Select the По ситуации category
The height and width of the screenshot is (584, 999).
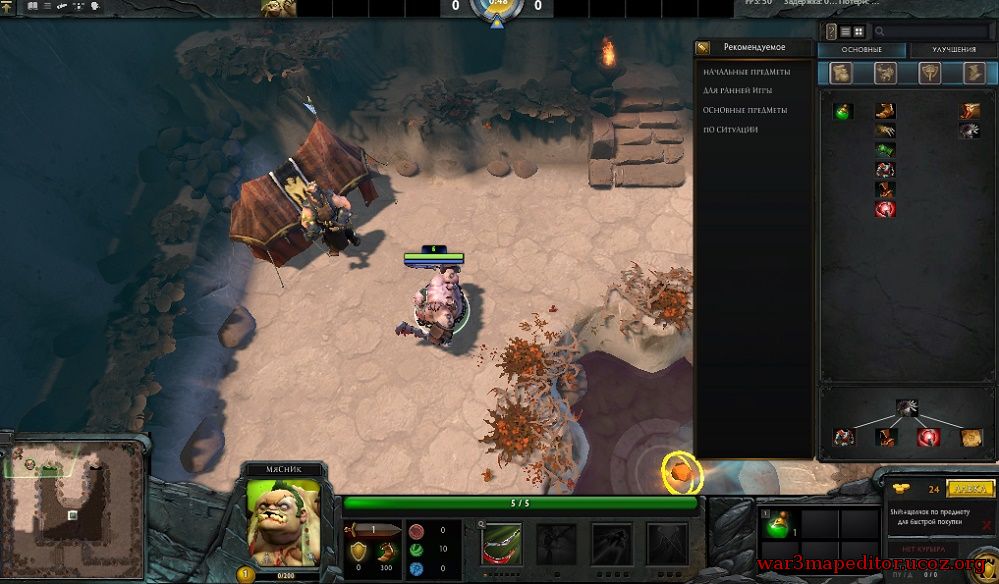click(x=731, y=129)
